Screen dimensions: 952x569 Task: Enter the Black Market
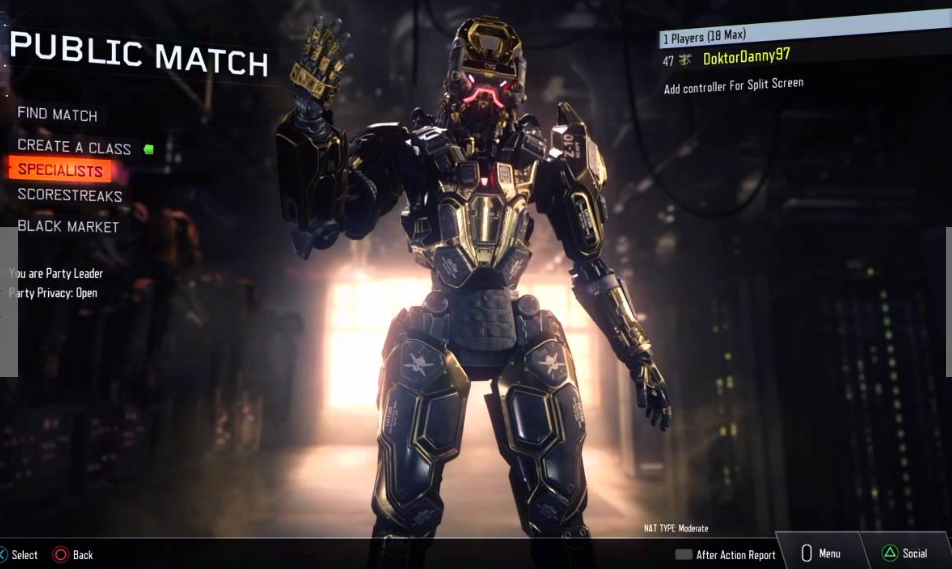click(x=68, y=227)
